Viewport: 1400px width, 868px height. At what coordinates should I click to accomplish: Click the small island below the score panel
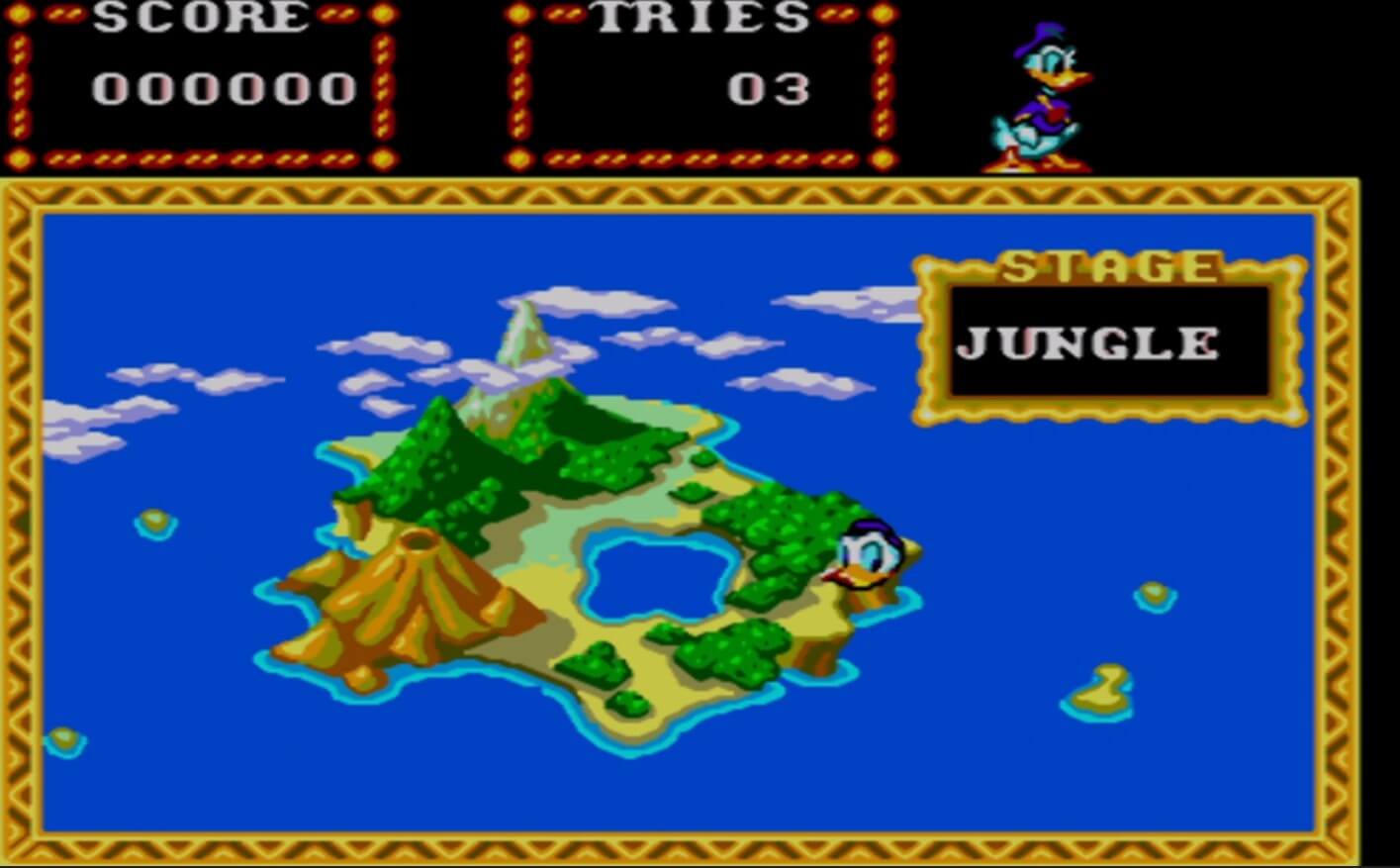pos(62,736)
